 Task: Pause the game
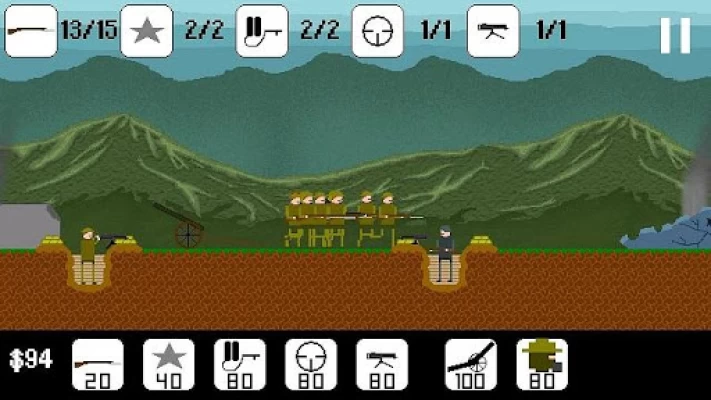click(x=675, y=36)
